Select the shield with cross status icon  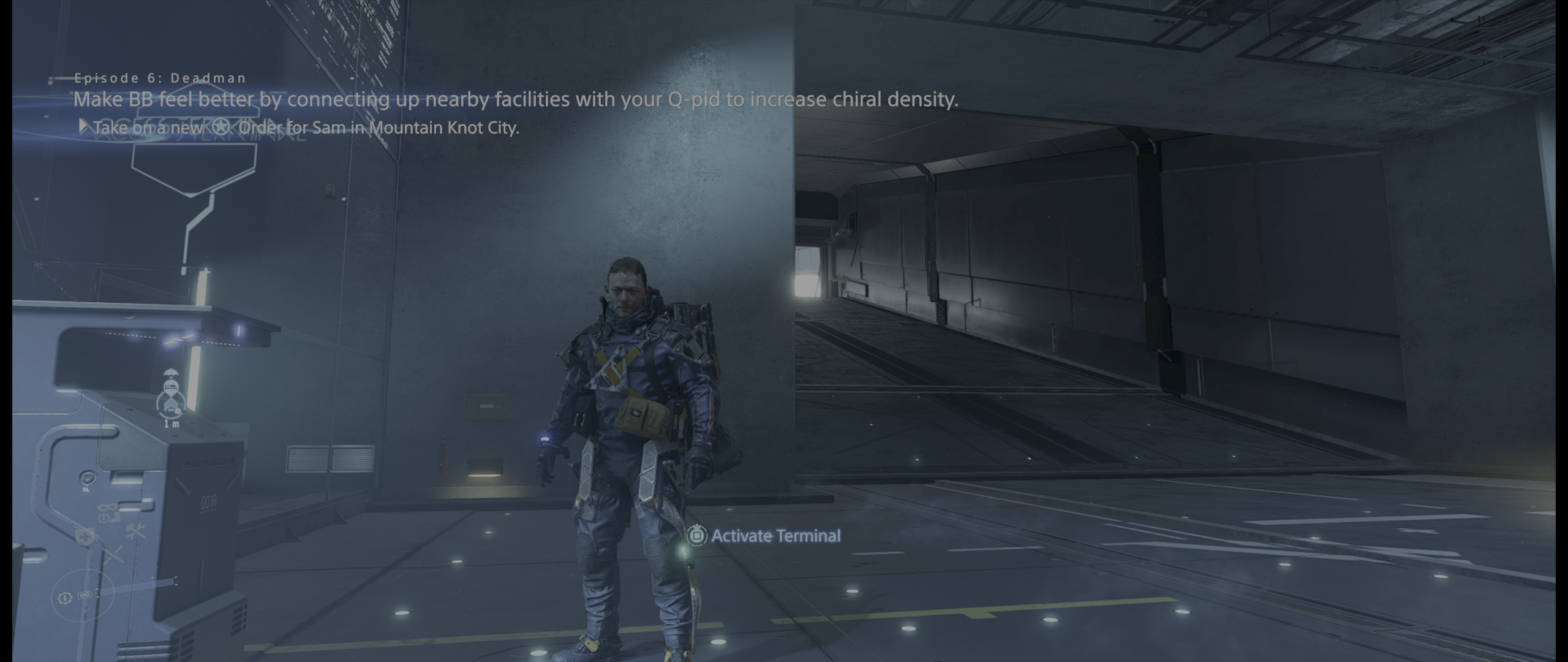coord(83,537)
